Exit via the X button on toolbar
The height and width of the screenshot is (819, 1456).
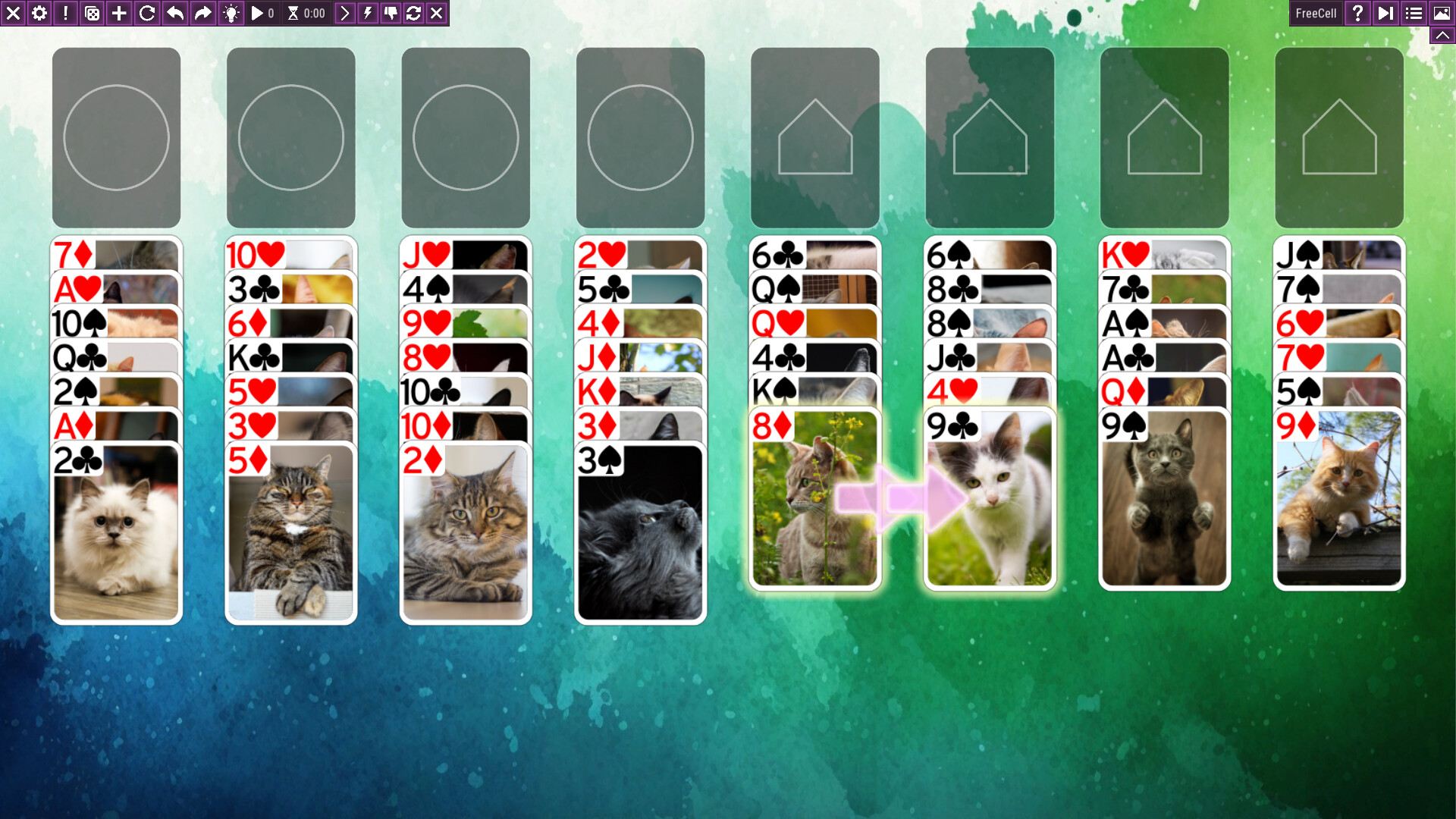tap(13, 13)
